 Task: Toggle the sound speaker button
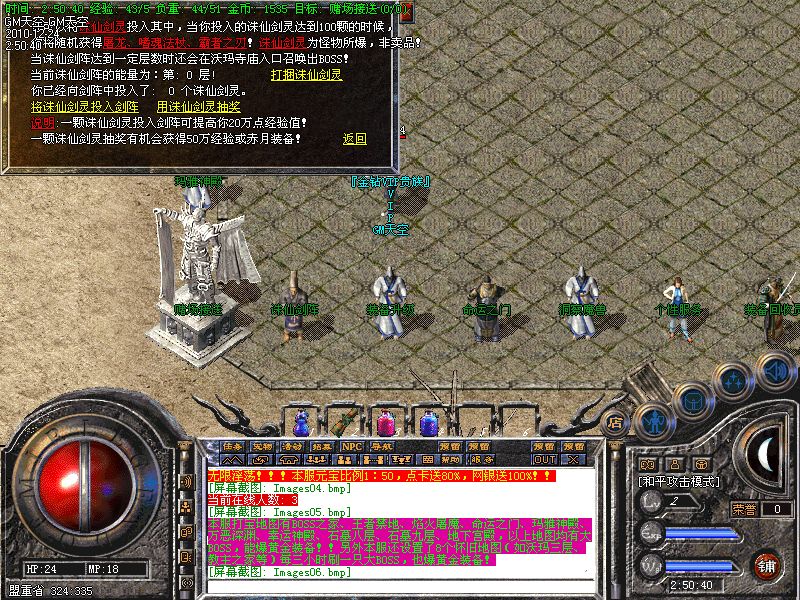coord(775,368)
